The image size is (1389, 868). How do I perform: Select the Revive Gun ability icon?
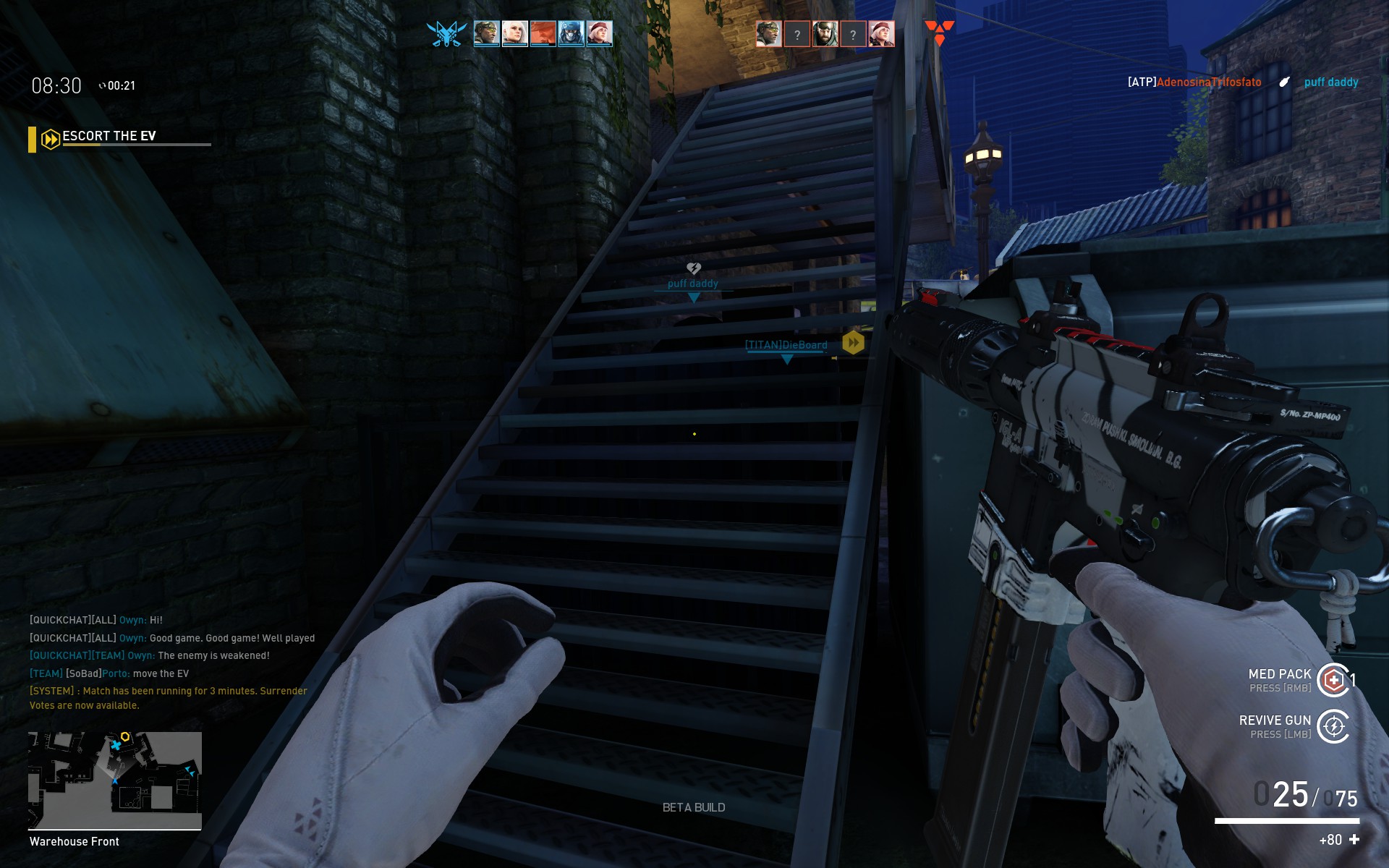[x=1333, y=726]
